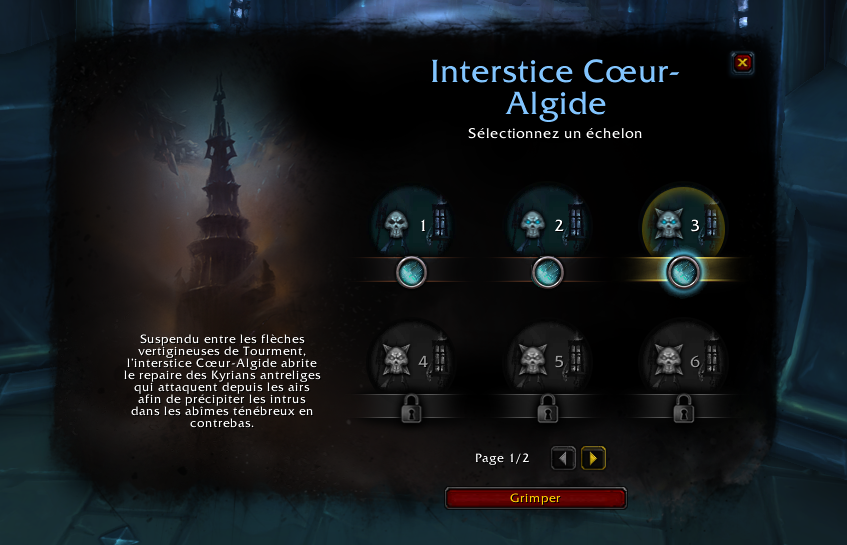Close the Interstice Cœur-Algide window
This screenshot has width=847, height=545.
click(x=742, y=63)
